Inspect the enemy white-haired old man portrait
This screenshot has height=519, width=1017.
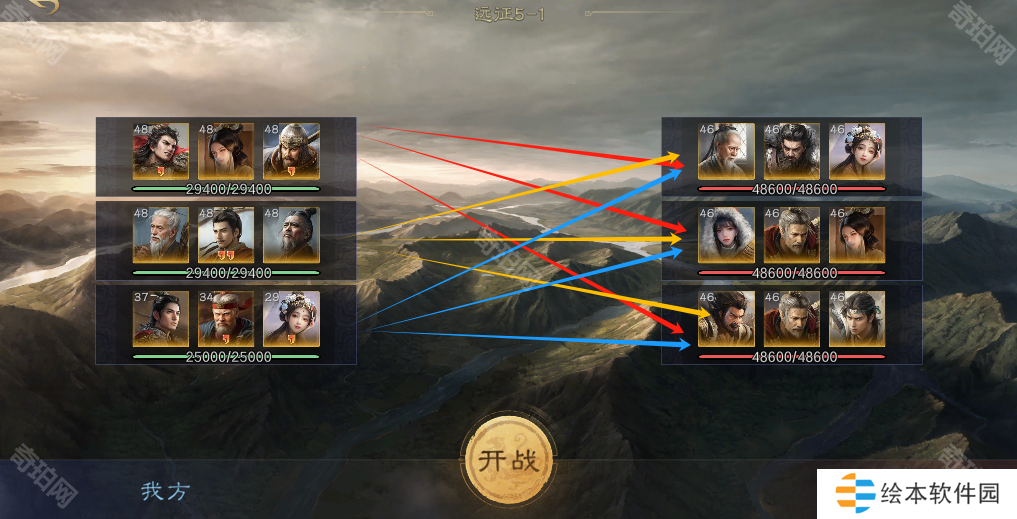(x=726, y=151)
